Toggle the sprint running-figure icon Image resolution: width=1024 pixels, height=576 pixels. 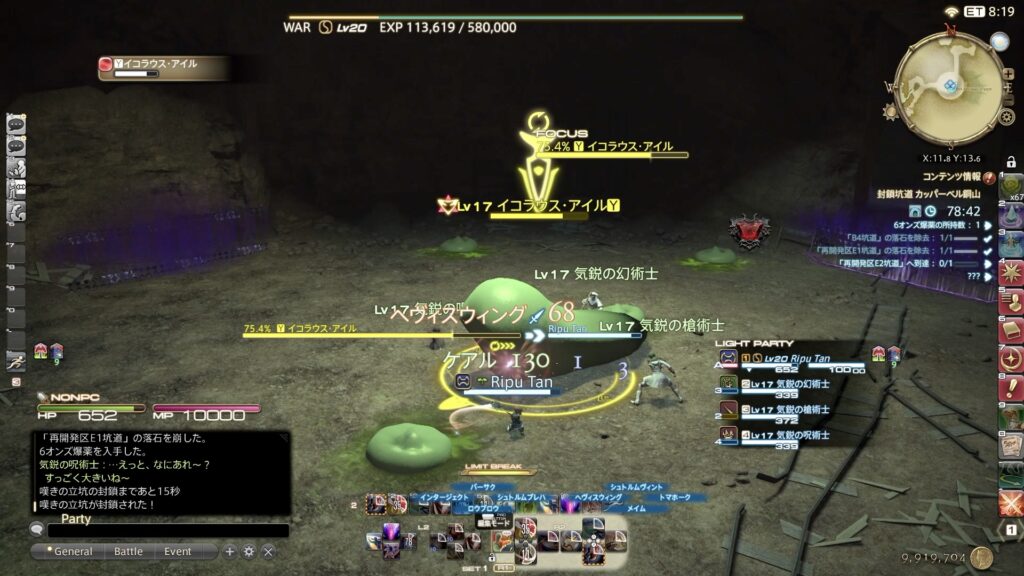coord(16,361)
